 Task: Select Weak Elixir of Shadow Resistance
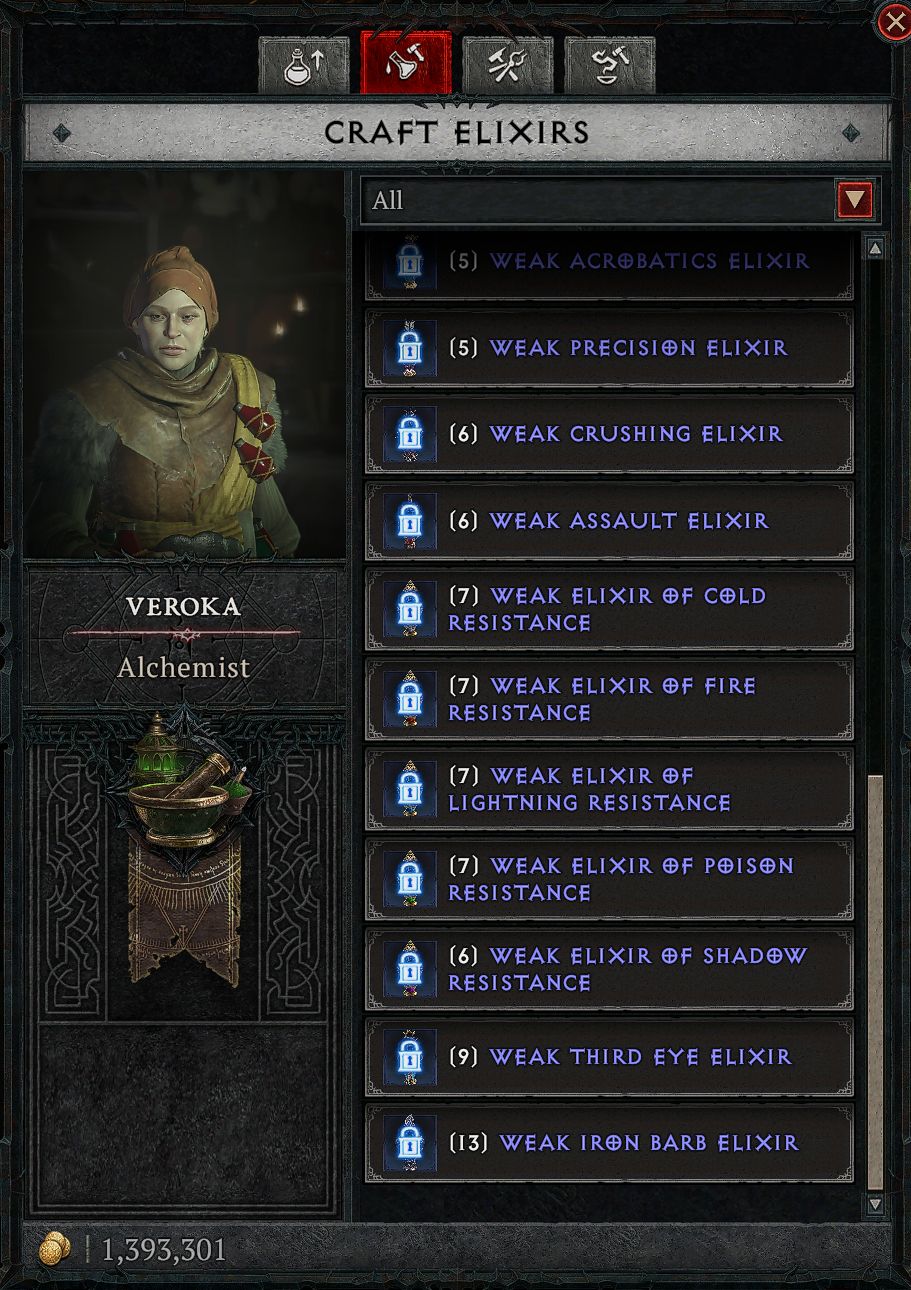pyautogui.click(x=609, y=969)
